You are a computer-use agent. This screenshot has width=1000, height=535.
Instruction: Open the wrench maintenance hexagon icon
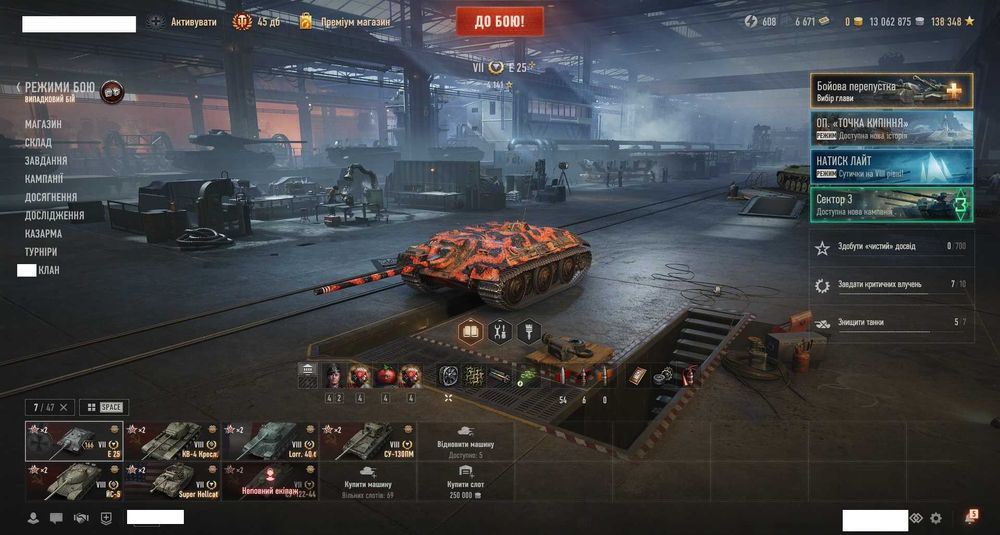pos(500,331)
